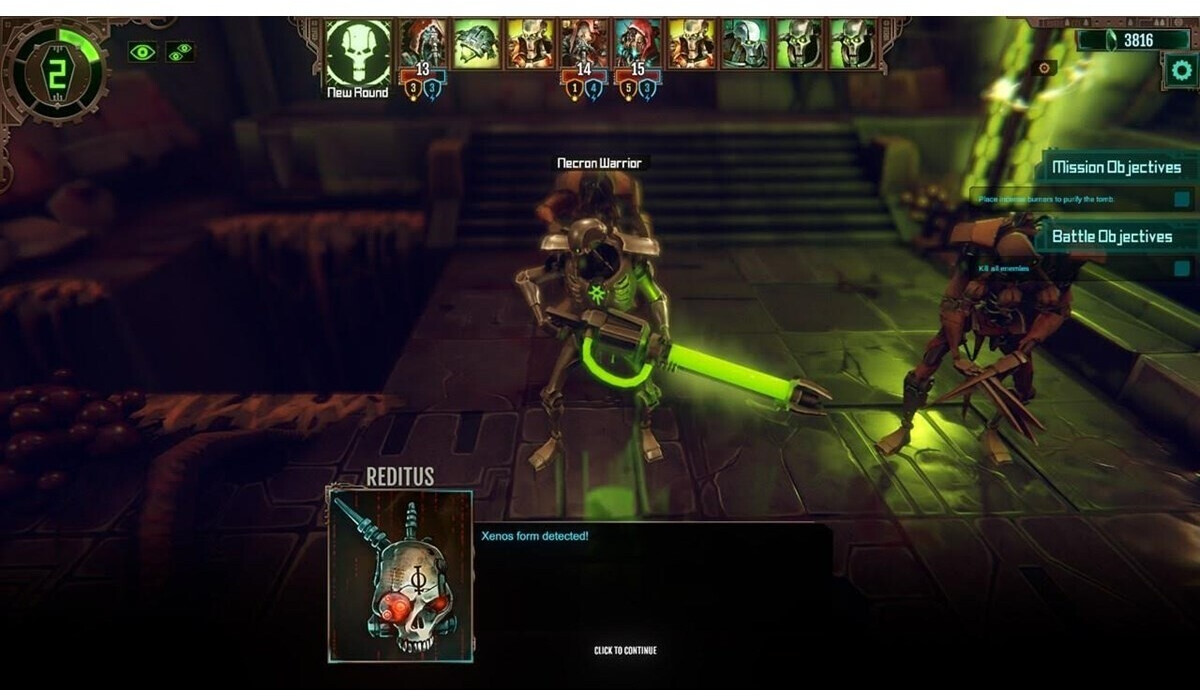Select the last portrait in turn order
Screen dimensions: 1200x696
852,44
